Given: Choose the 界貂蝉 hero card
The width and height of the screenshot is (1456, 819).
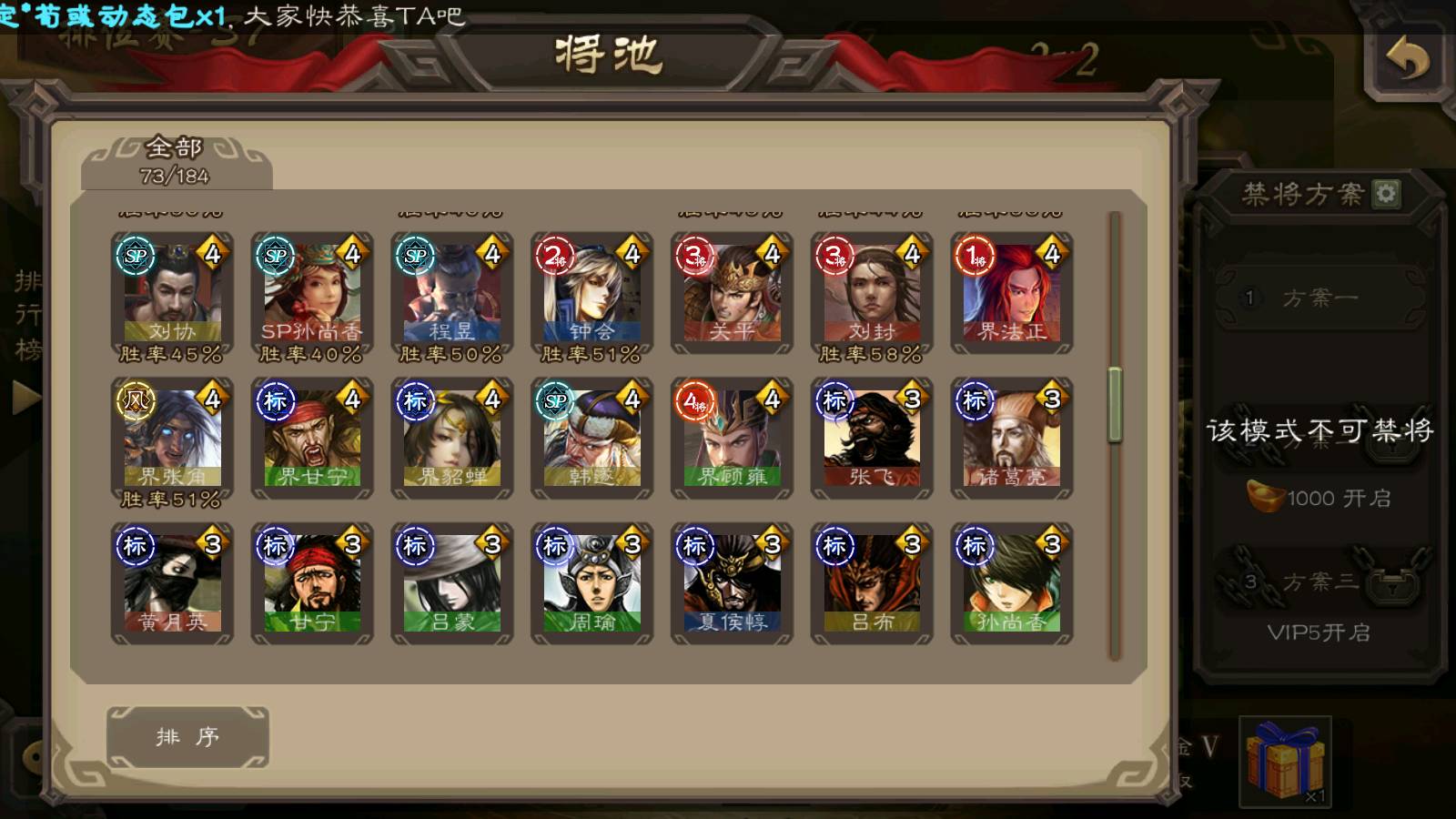Looking at the screenshot, I should (452, 439).
